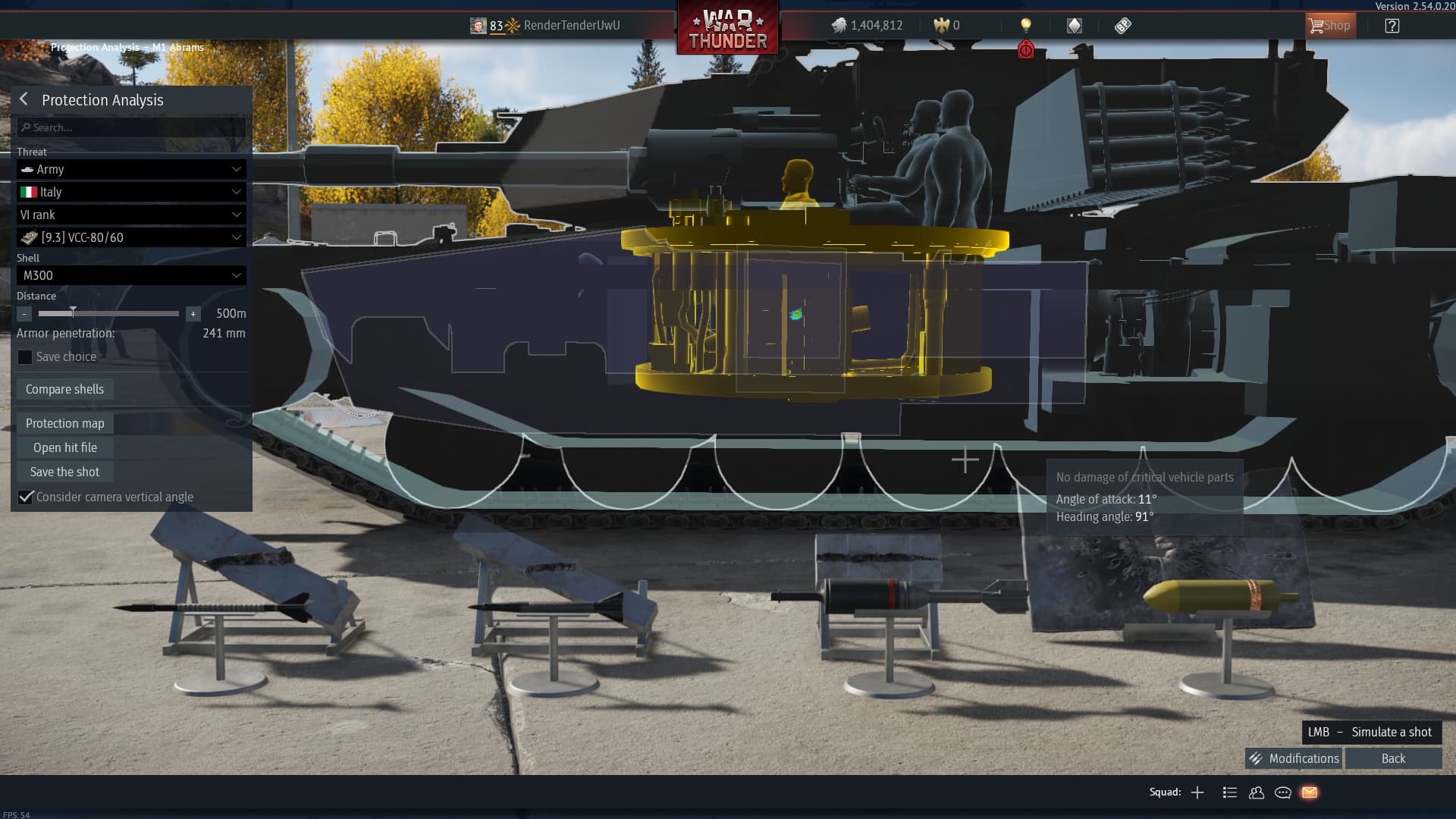Open the bright ideas lightbulb notification
The height and width of the screenshot is (819, 1456).
1027,25
